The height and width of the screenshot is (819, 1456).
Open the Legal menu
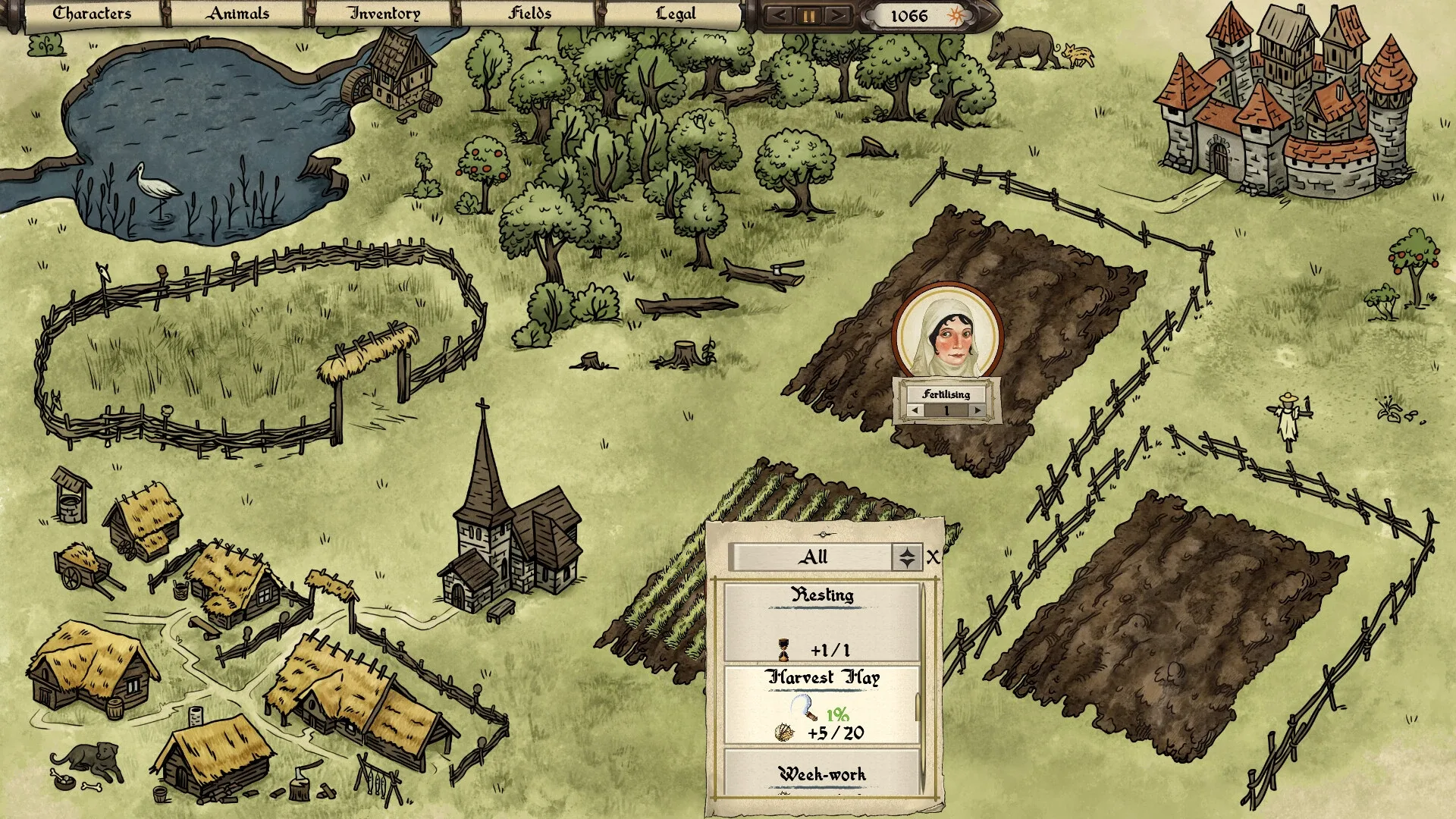[x=675, y=14]
